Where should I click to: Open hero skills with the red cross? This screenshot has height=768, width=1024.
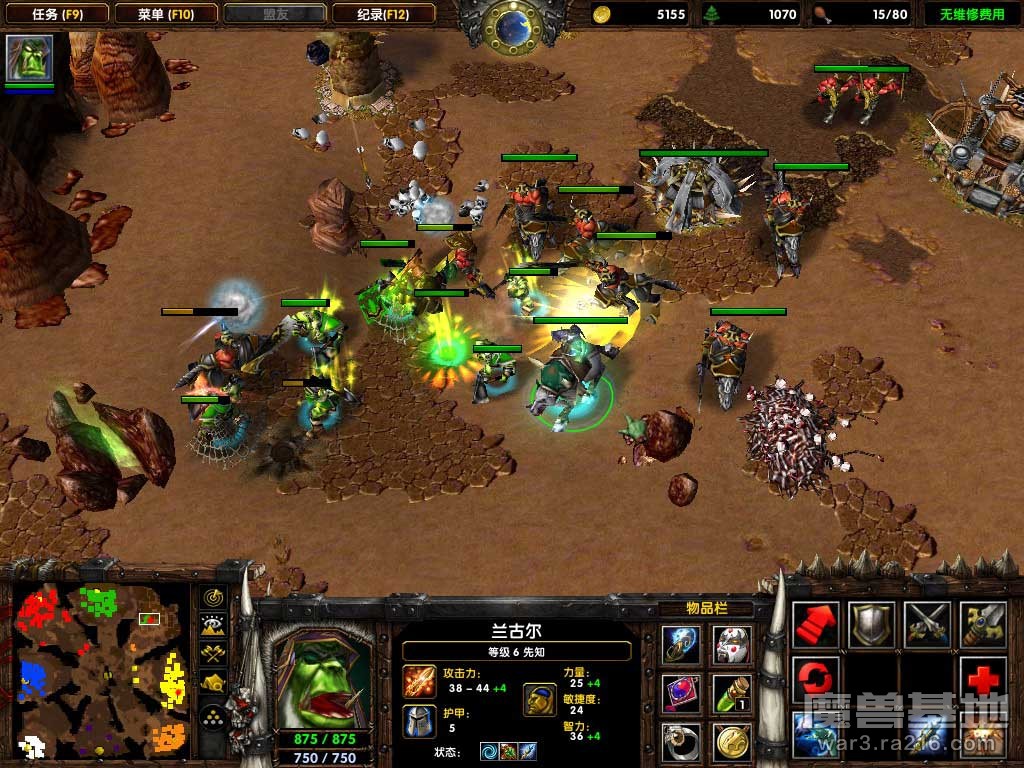click(982, 679)
